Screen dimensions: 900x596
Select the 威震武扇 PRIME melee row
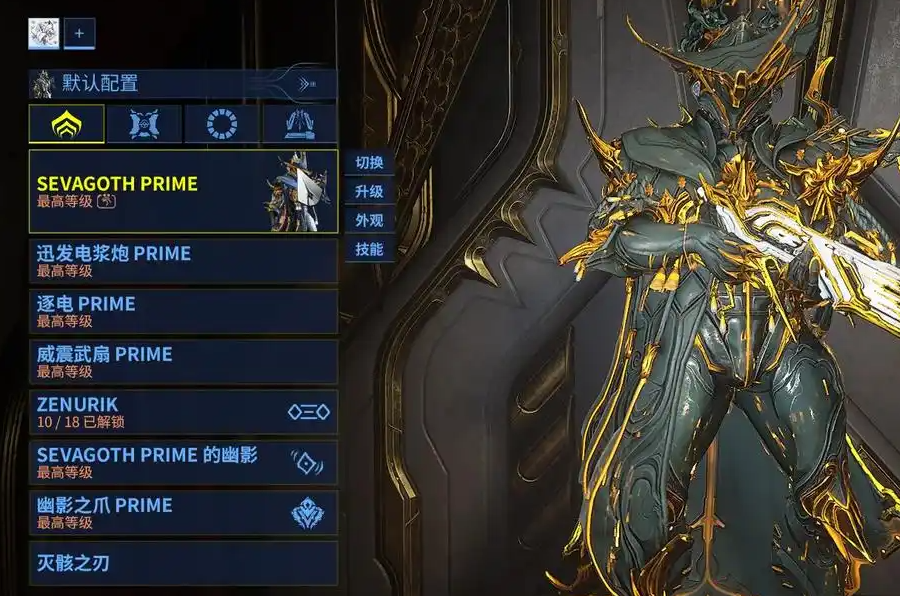click(183, 361)
